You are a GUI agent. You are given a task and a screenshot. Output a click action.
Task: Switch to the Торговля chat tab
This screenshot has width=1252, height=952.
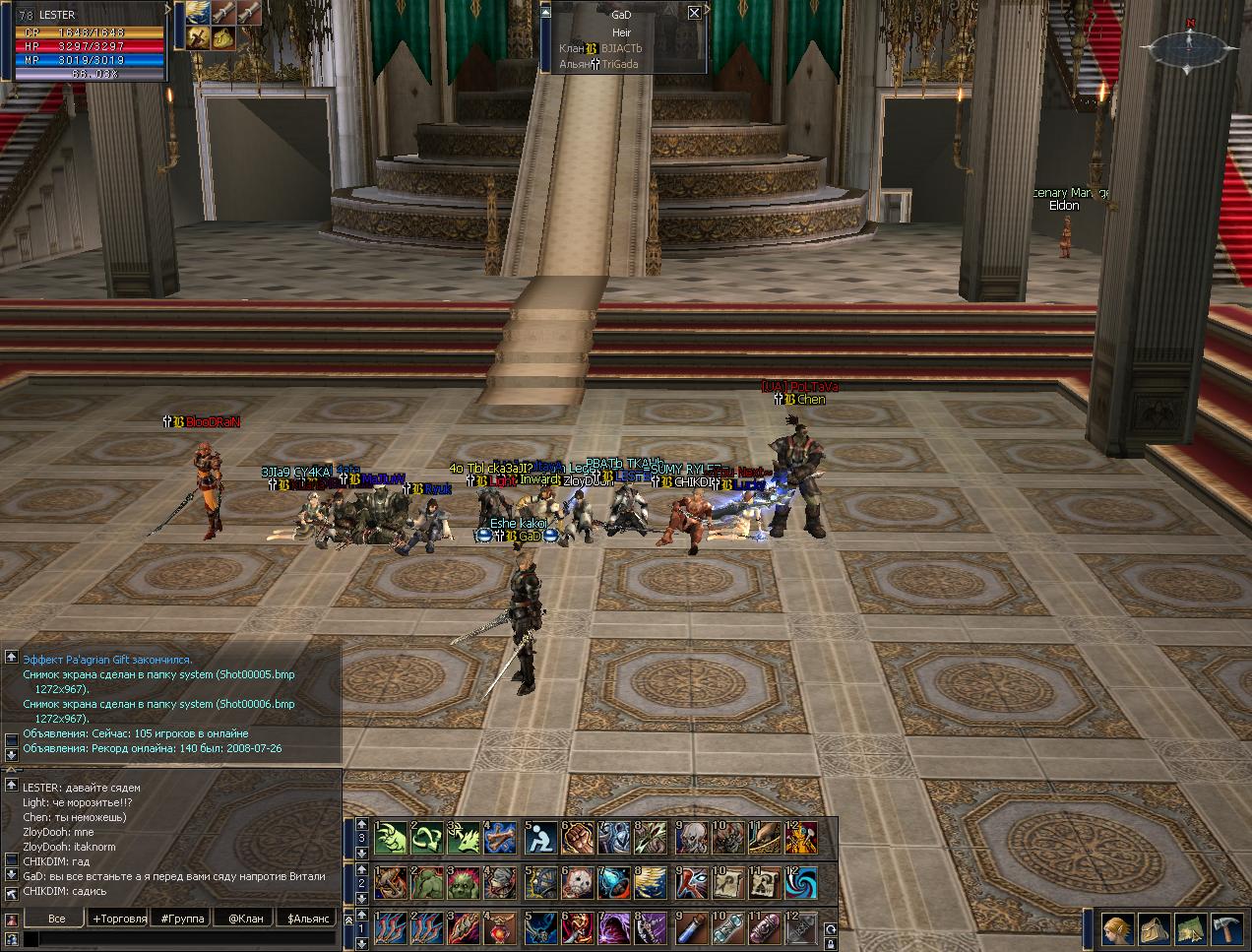[x=119, y=919]
